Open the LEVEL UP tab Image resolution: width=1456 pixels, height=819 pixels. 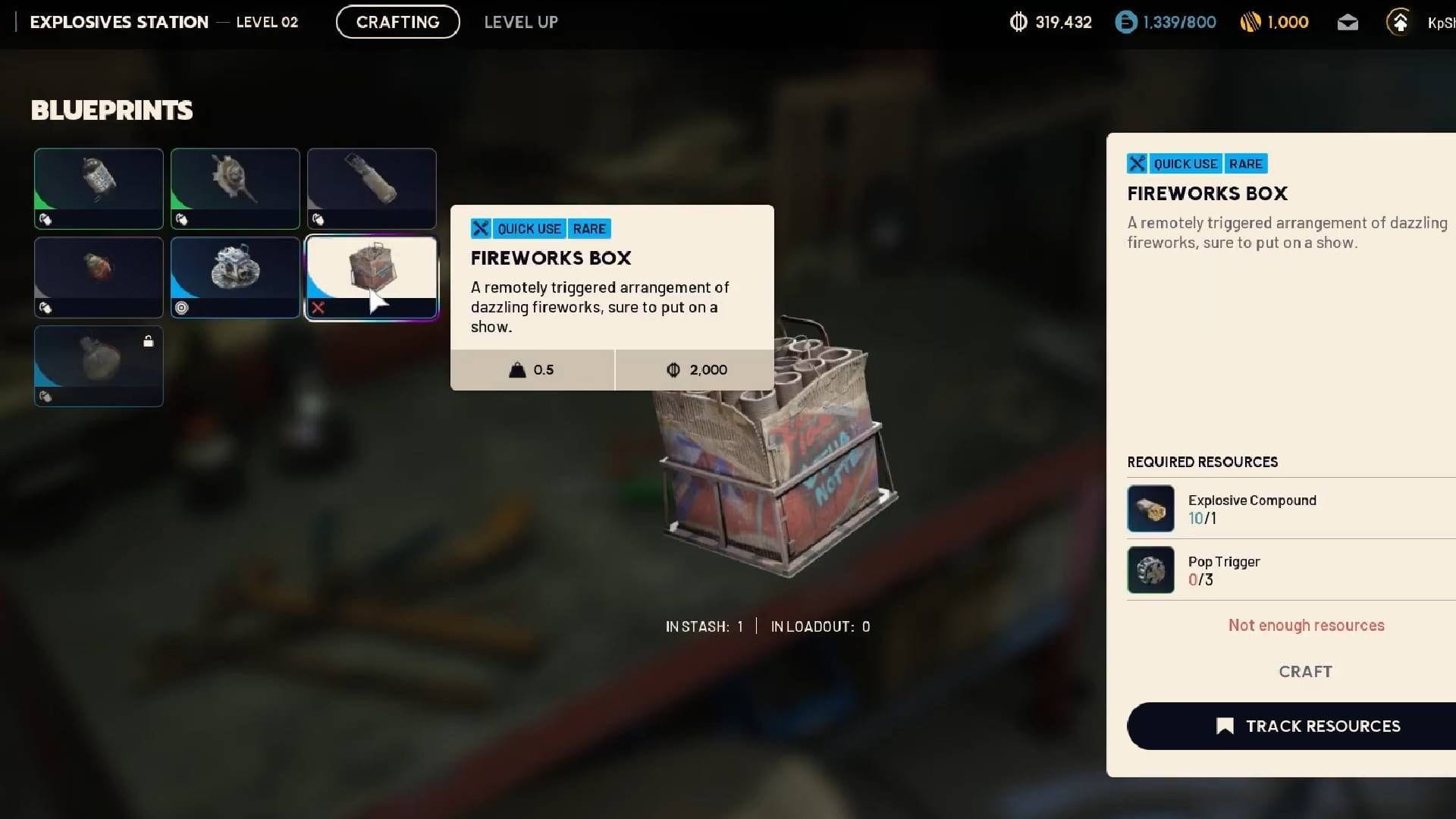tap(520, 22)
